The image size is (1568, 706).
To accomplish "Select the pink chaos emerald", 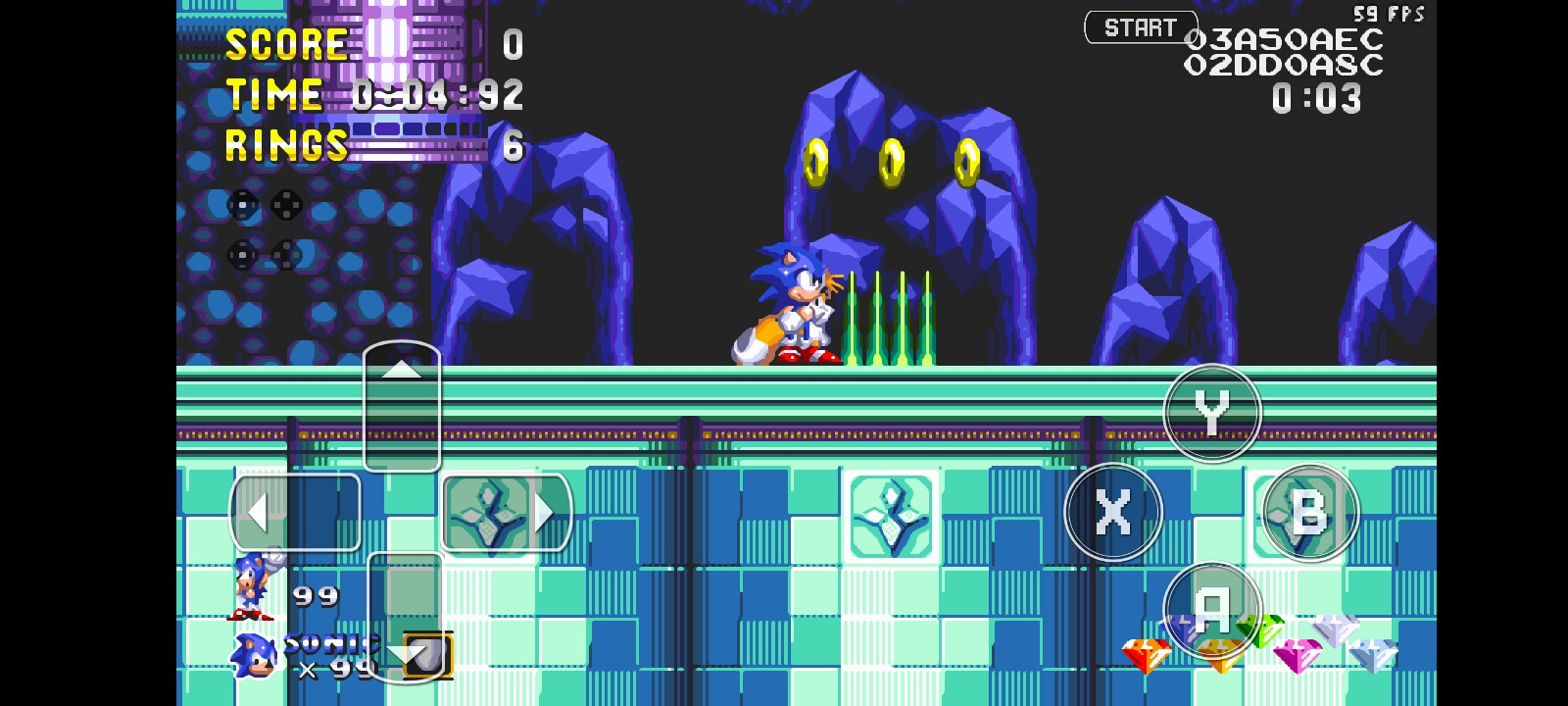I will click(x=1298, y=655).
